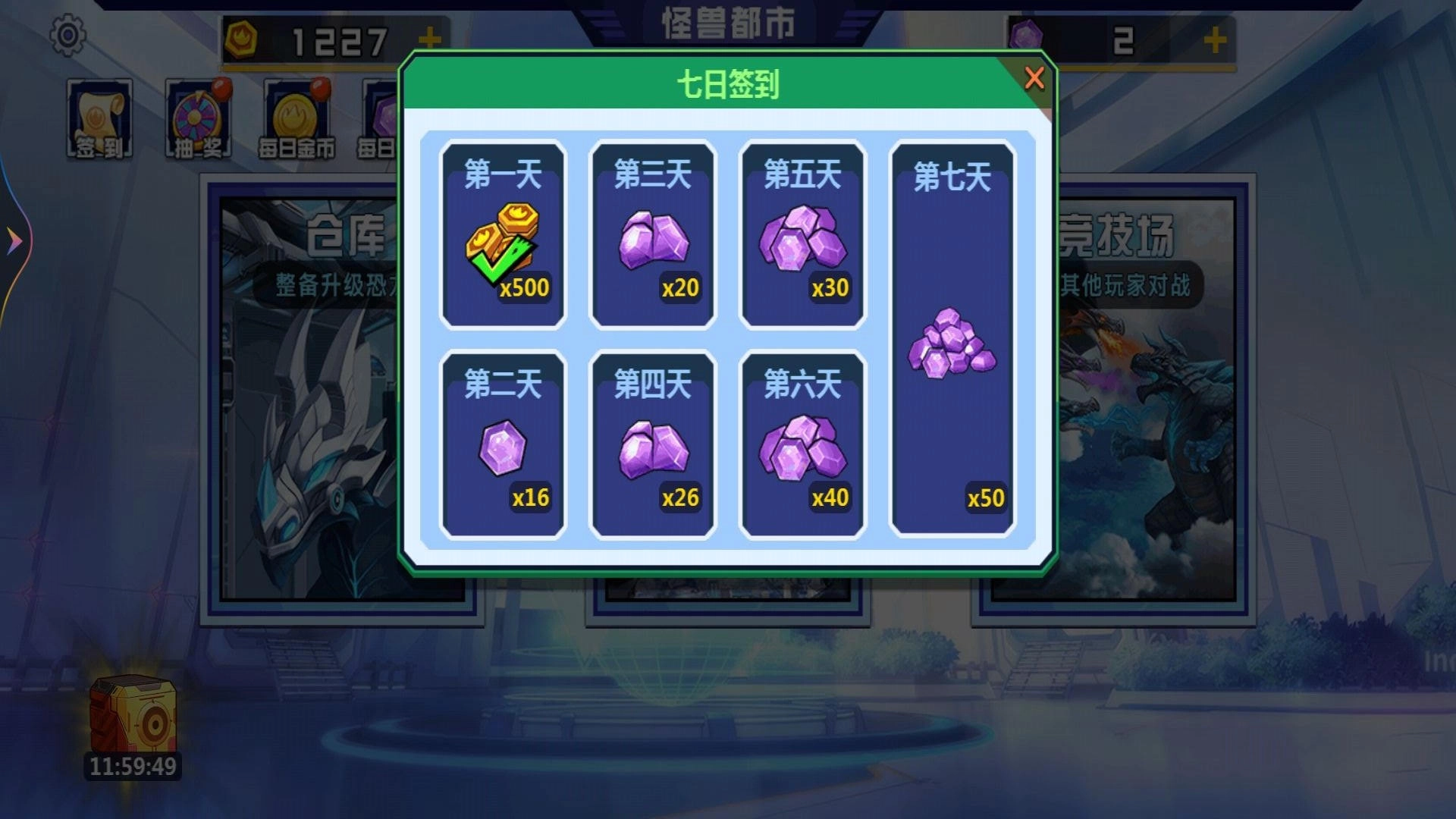Close the 七日签到 sign-in dialog
The image size is (1456, 819).
click(1035, 79)
